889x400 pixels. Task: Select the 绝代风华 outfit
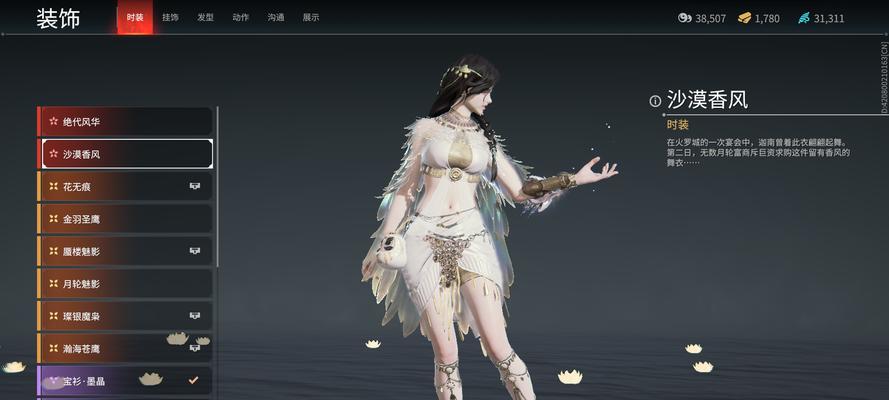pos(125,122)
